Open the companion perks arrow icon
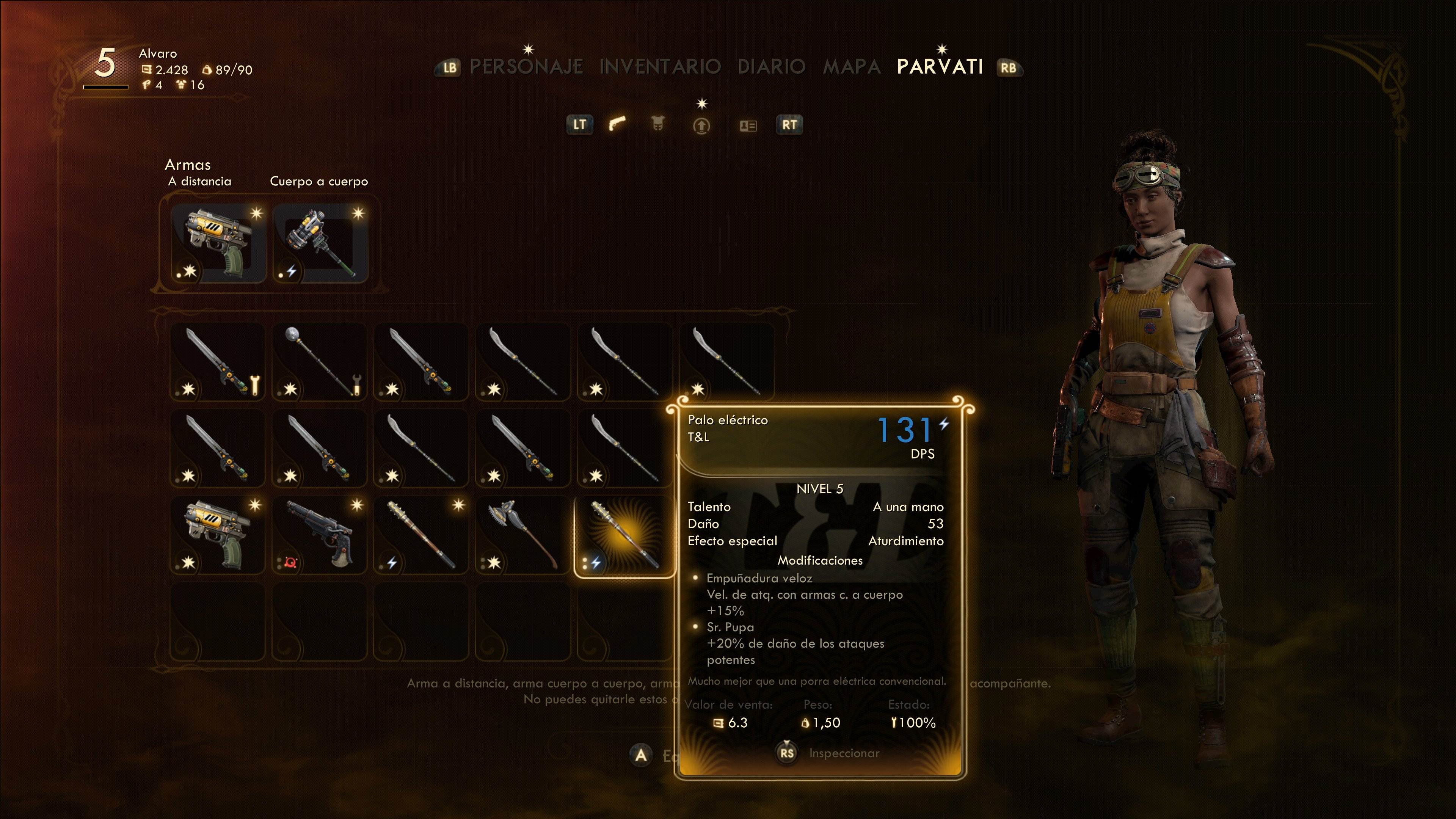This screenshot has height=819, width=1456. (x=701, y=126)
